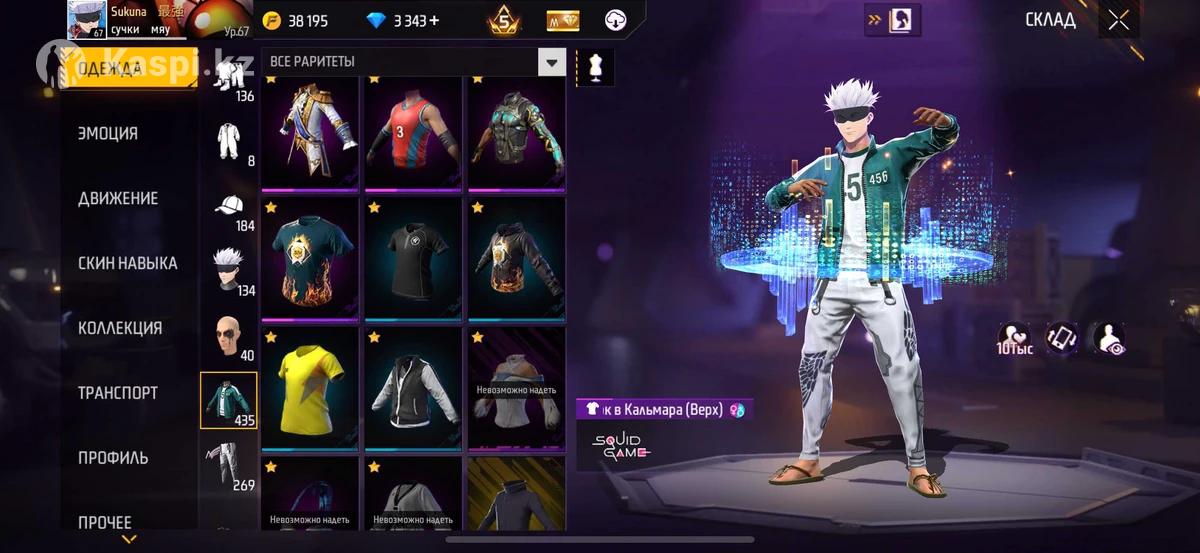Add diamonds via the plus counter
This screenshot has width=1200, height=553.
point(434,21)
